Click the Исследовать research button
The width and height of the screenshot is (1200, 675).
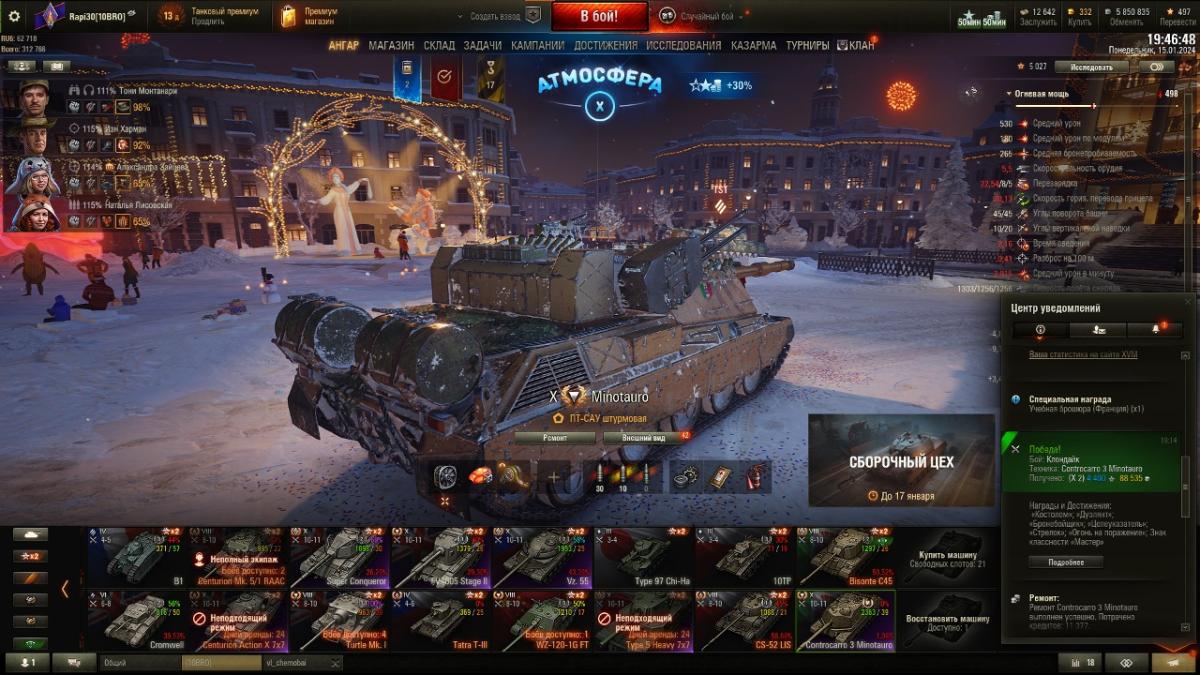pyautogui.click(x=1091, y=67)
